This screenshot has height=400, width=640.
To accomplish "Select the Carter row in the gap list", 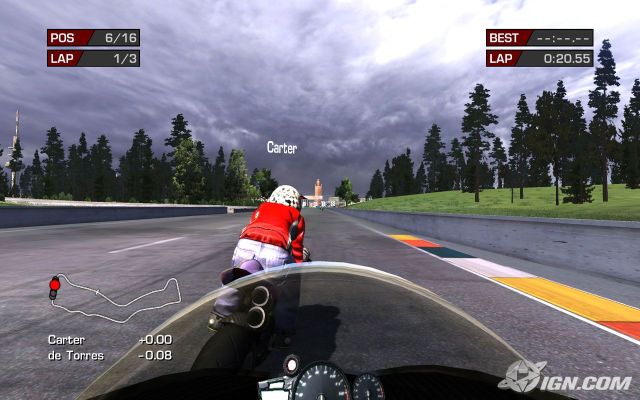I will pyautogui.click(x=110, y=340).
